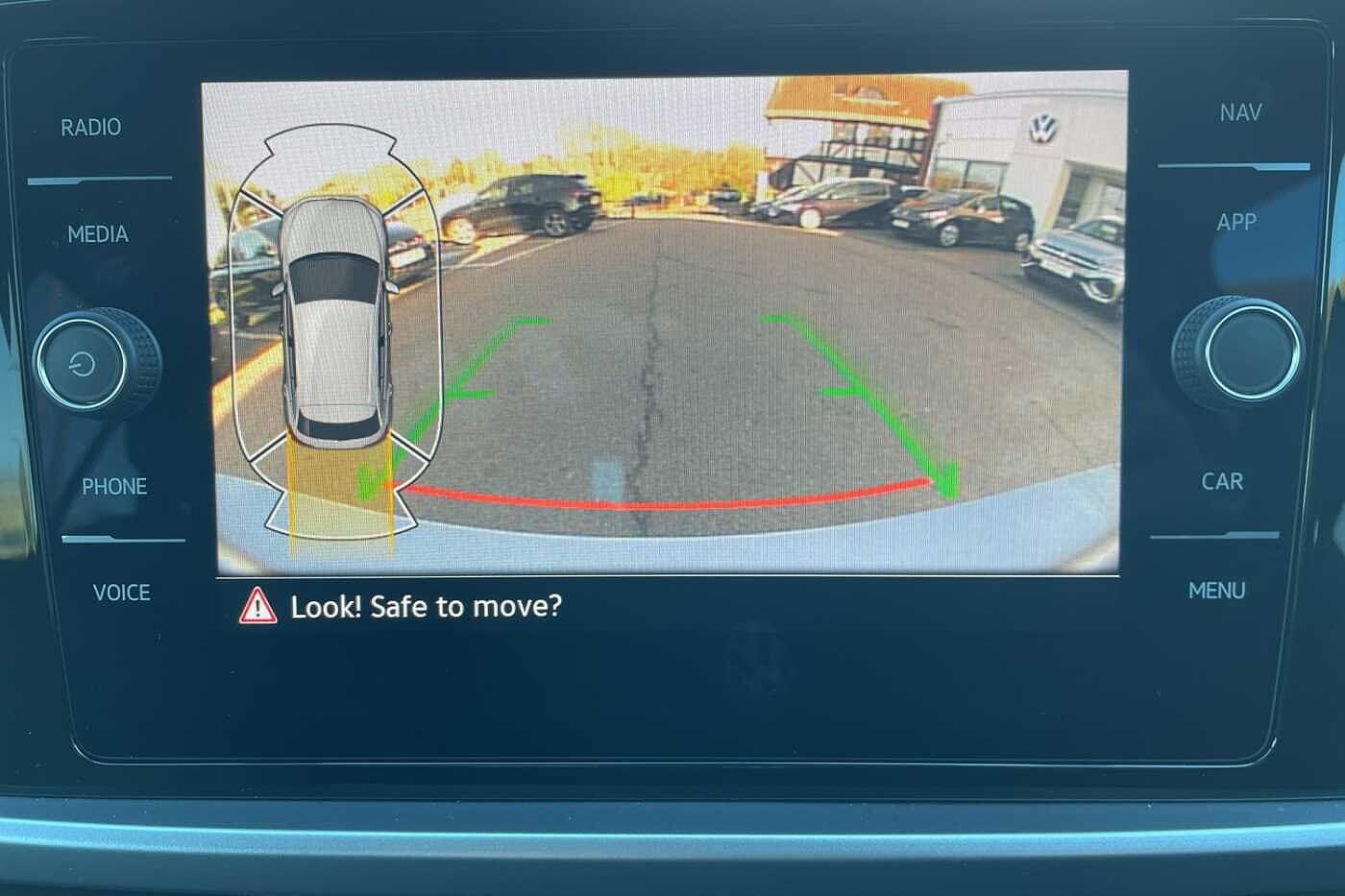
Task: Open the RADIO function
Action: 91,128
